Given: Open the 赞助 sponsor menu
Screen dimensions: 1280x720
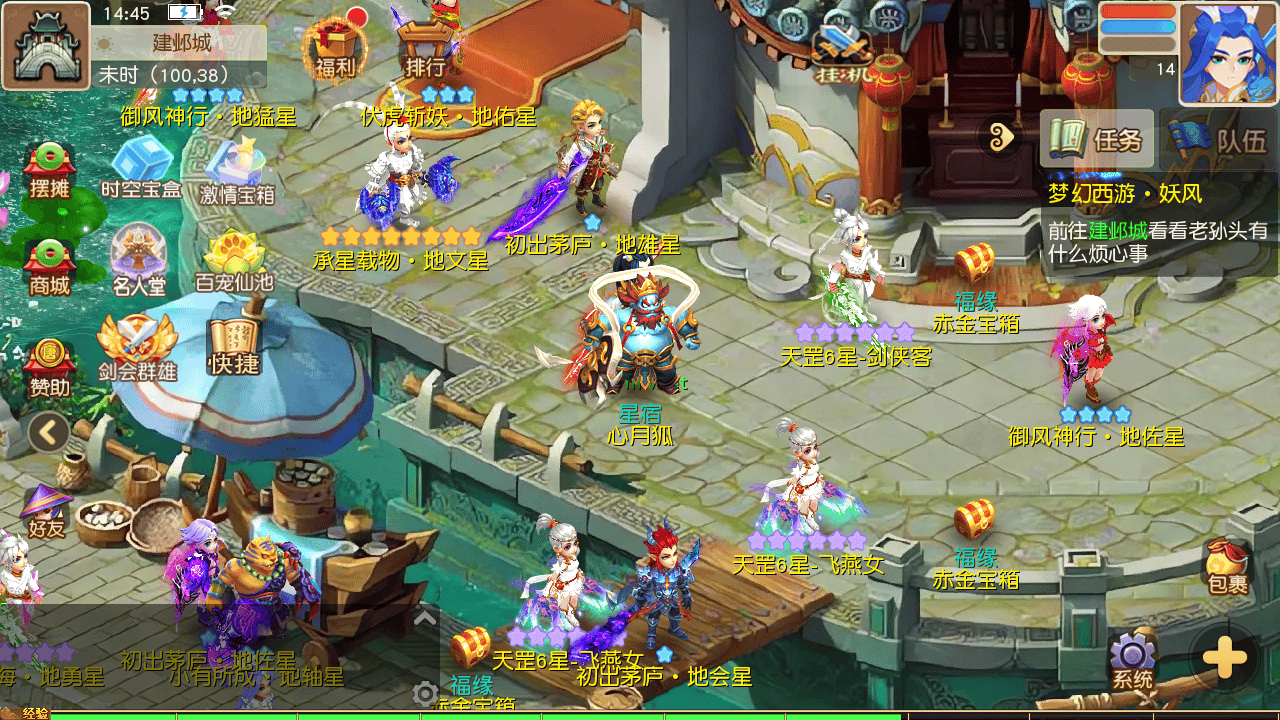Looking at the screenshot, I should [49, 366].
